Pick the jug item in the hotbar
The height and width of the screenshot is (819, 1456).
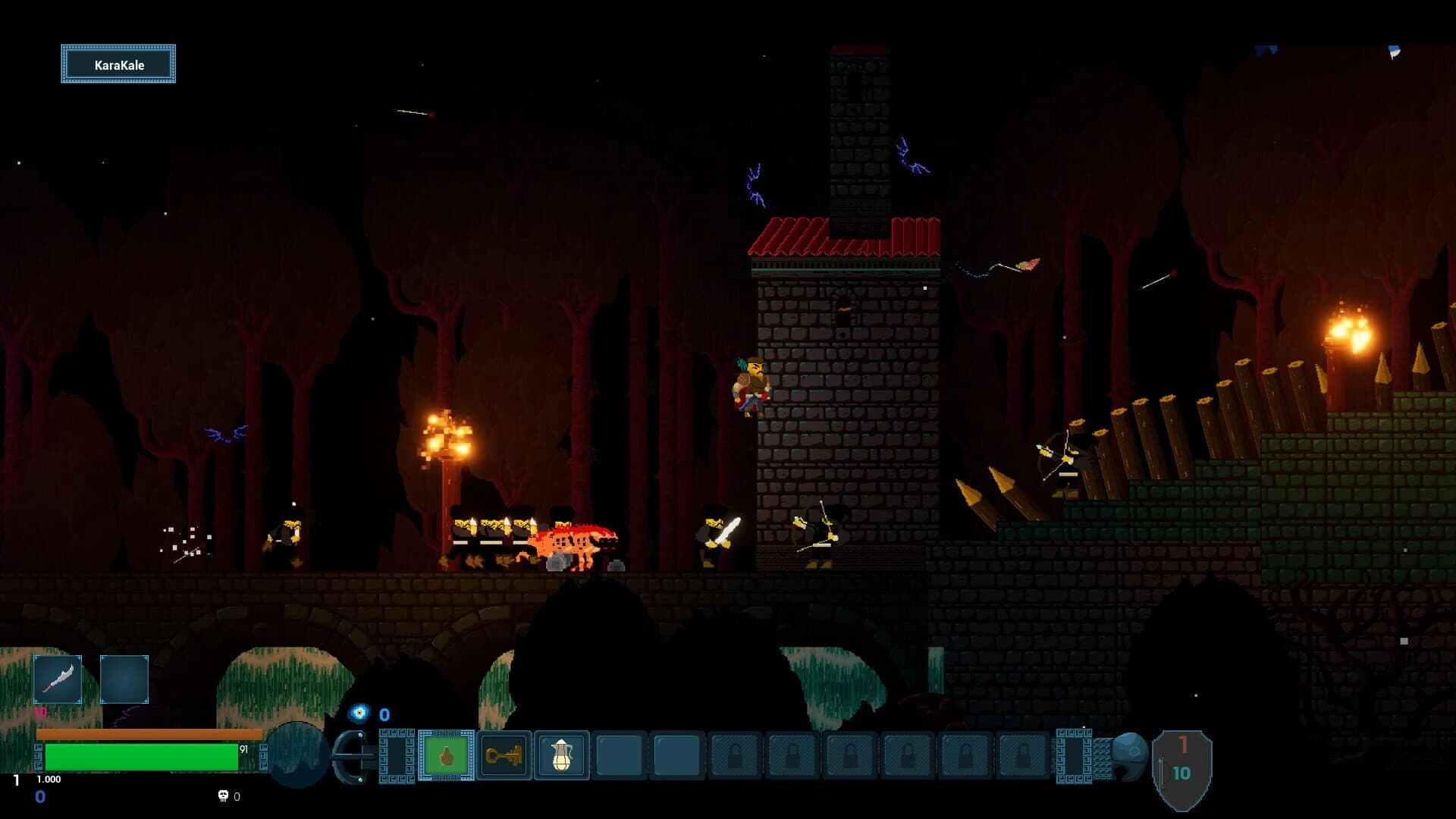tap(561, 756)
